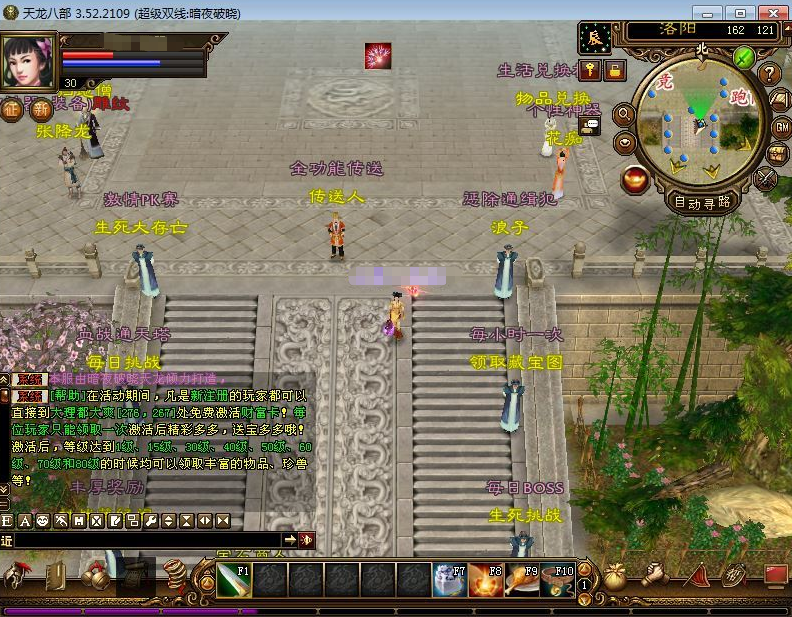Open the gold ingot shop icon
This screenshot has width=792, height=617.
(634, 179)
